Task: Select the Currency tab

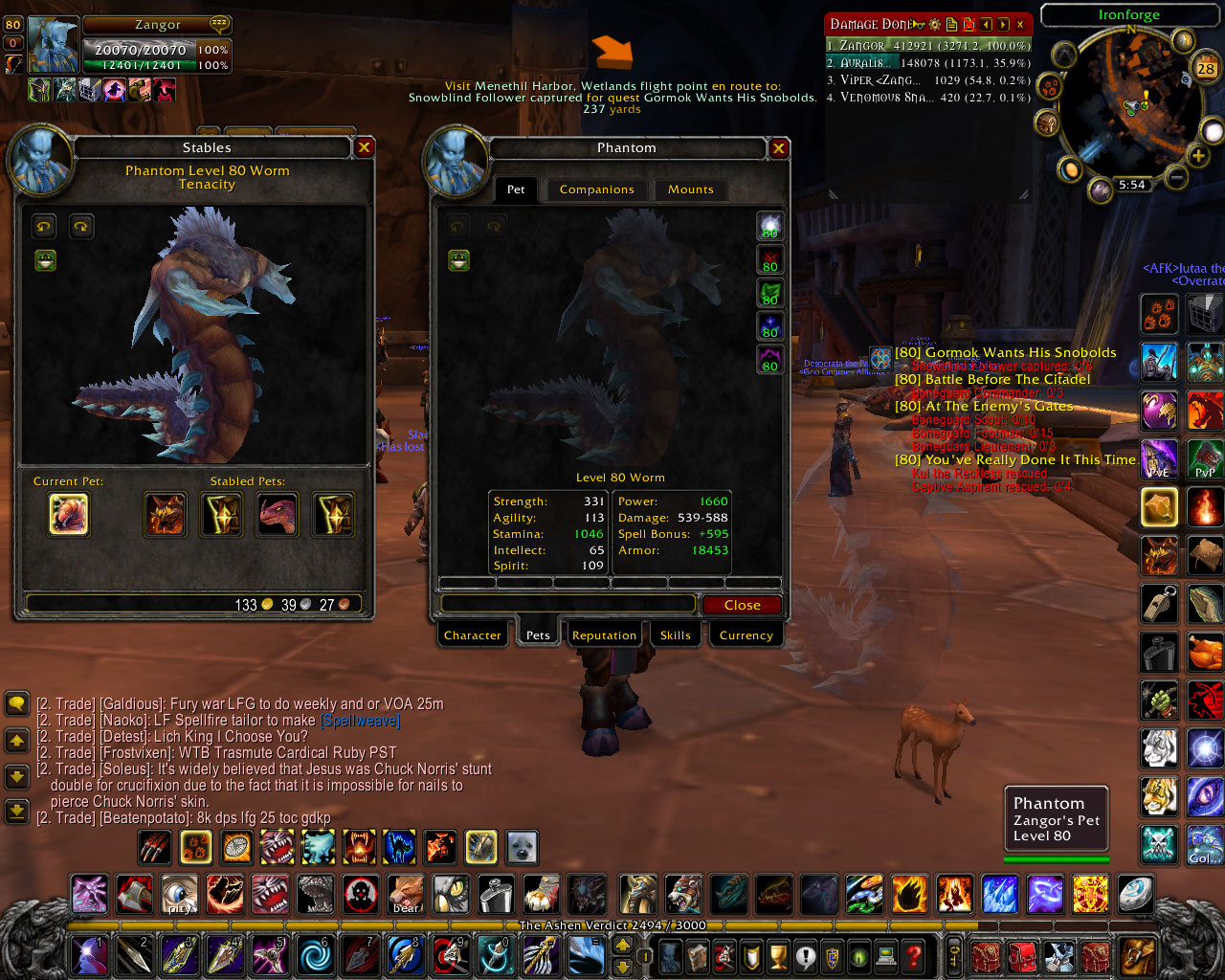Action: tap(746, 635)
